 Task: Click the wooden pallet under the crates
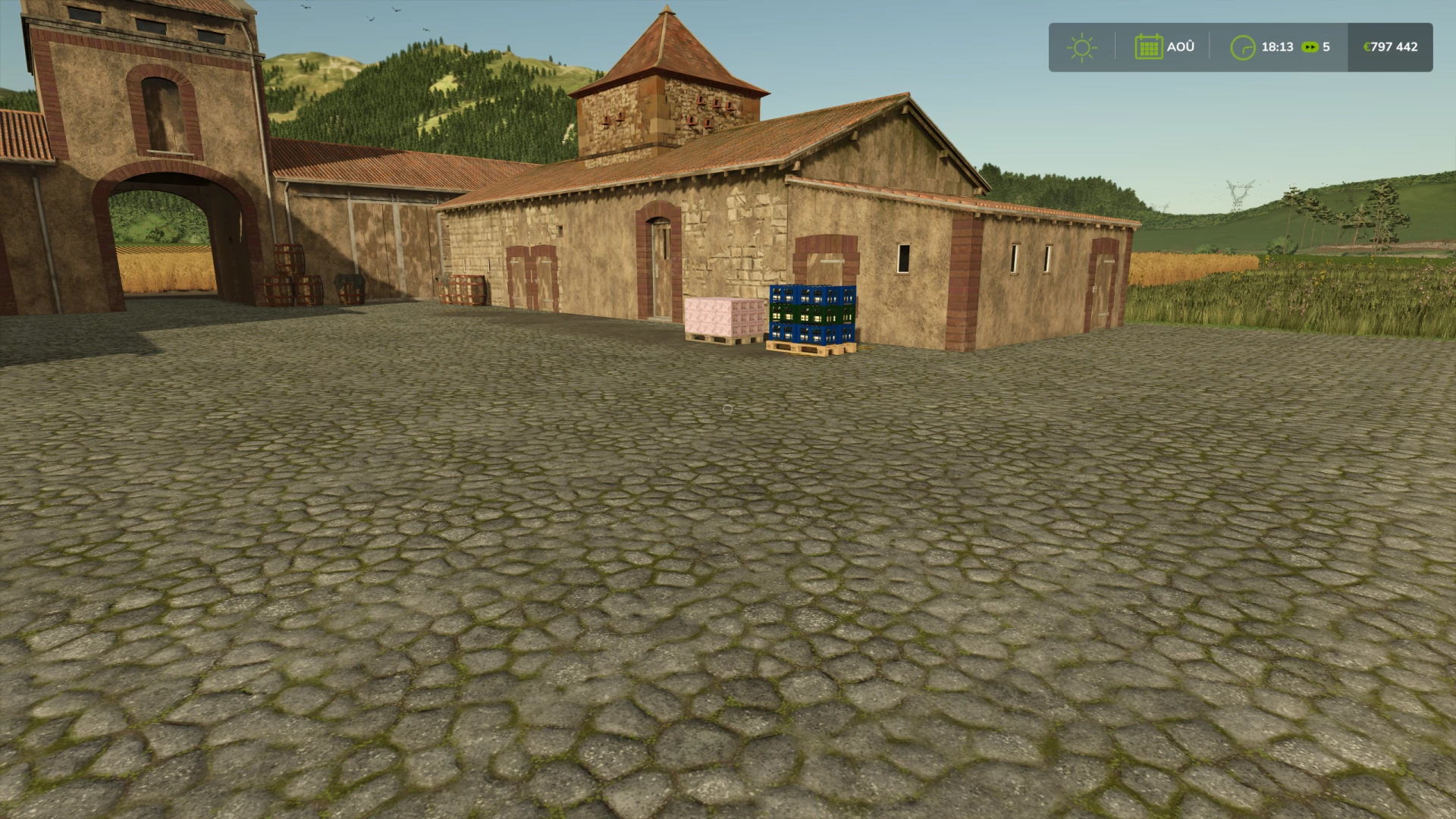809,347
